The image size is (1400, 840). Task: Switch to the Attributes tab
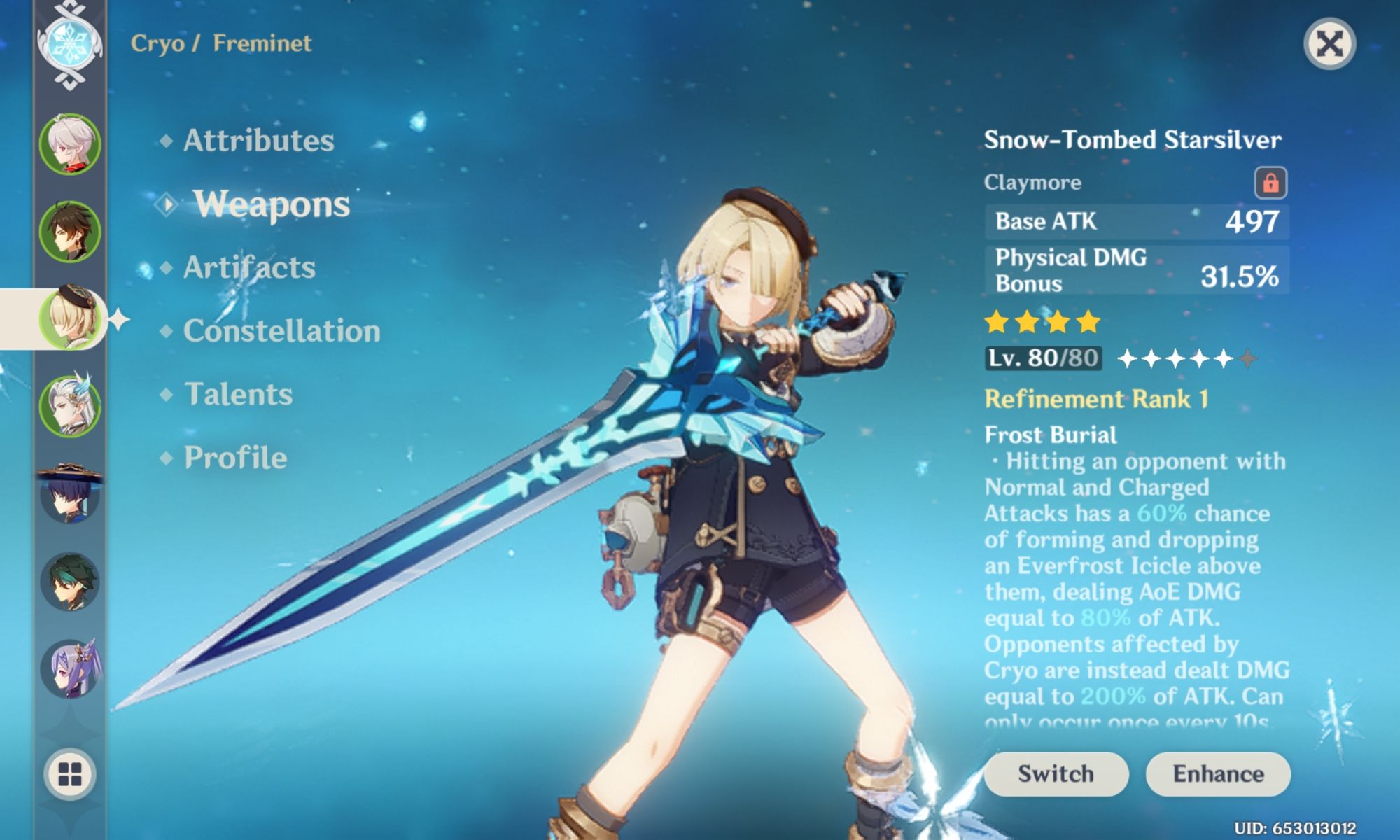(x=257, y=140)
